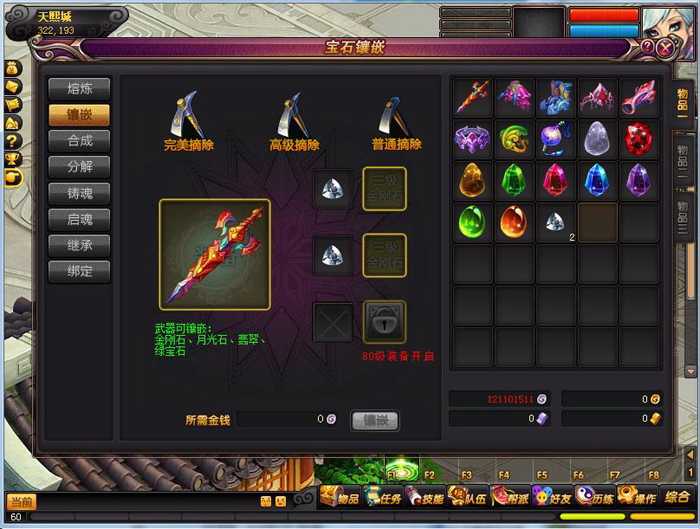Switch to the 物品二 inventory page tab
Screen dimensions: 700x529
(682, 154)
